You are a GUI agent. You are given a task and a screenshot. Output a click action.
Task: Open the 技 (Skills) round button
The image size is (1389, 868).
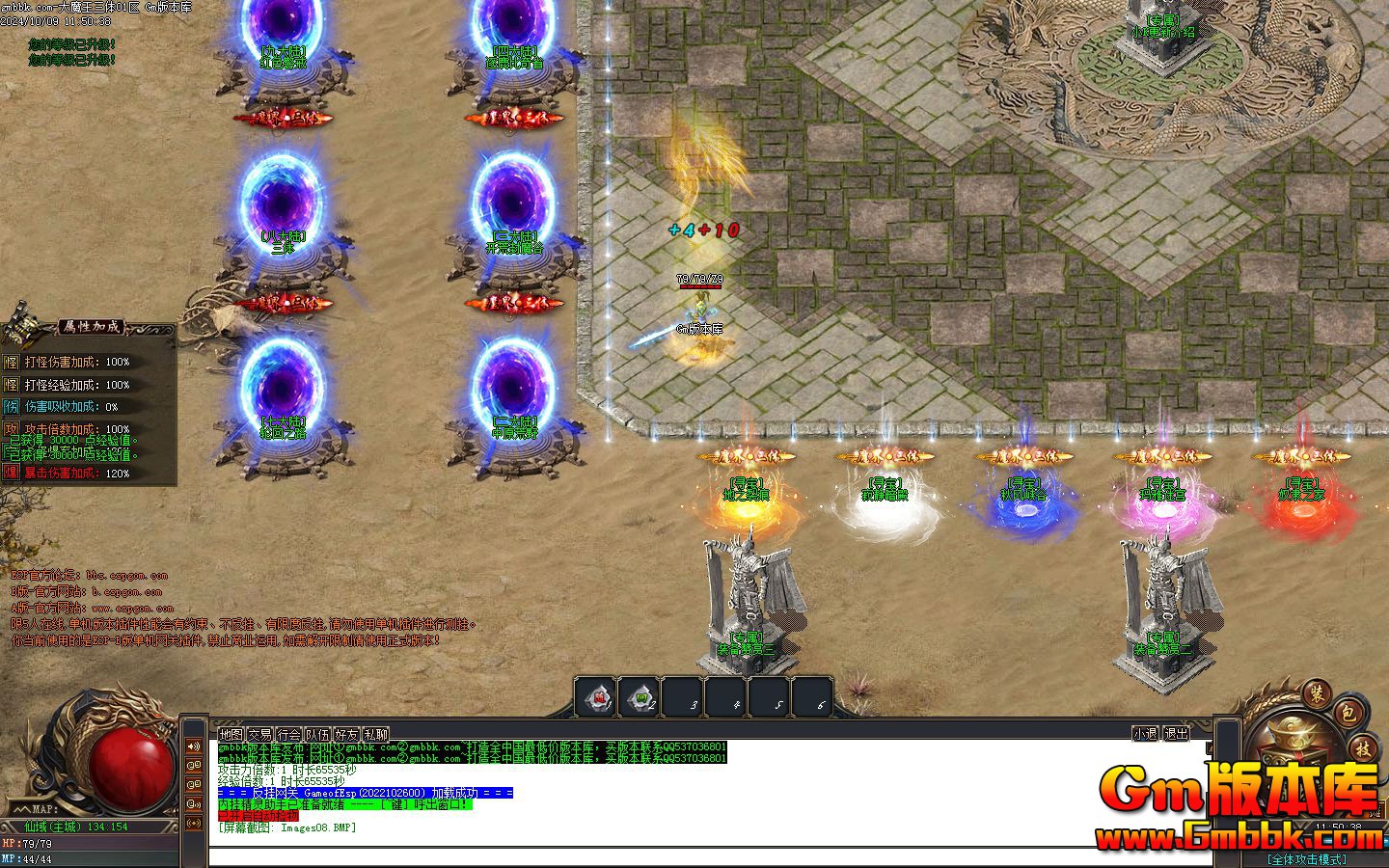coord(1363,748)
